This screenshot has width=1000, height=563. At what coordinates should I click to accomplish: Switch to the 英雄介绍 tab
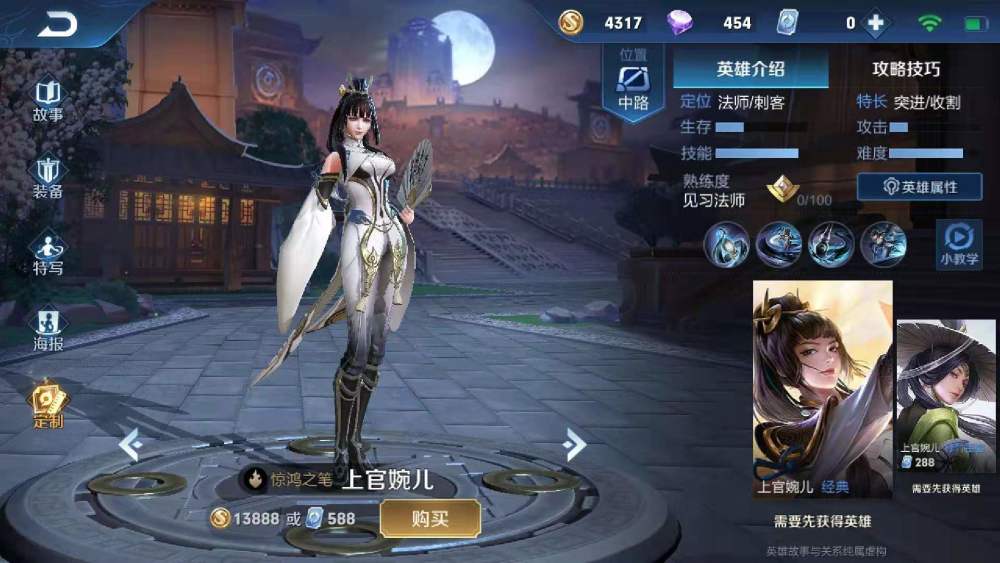(x=750, y=69)
